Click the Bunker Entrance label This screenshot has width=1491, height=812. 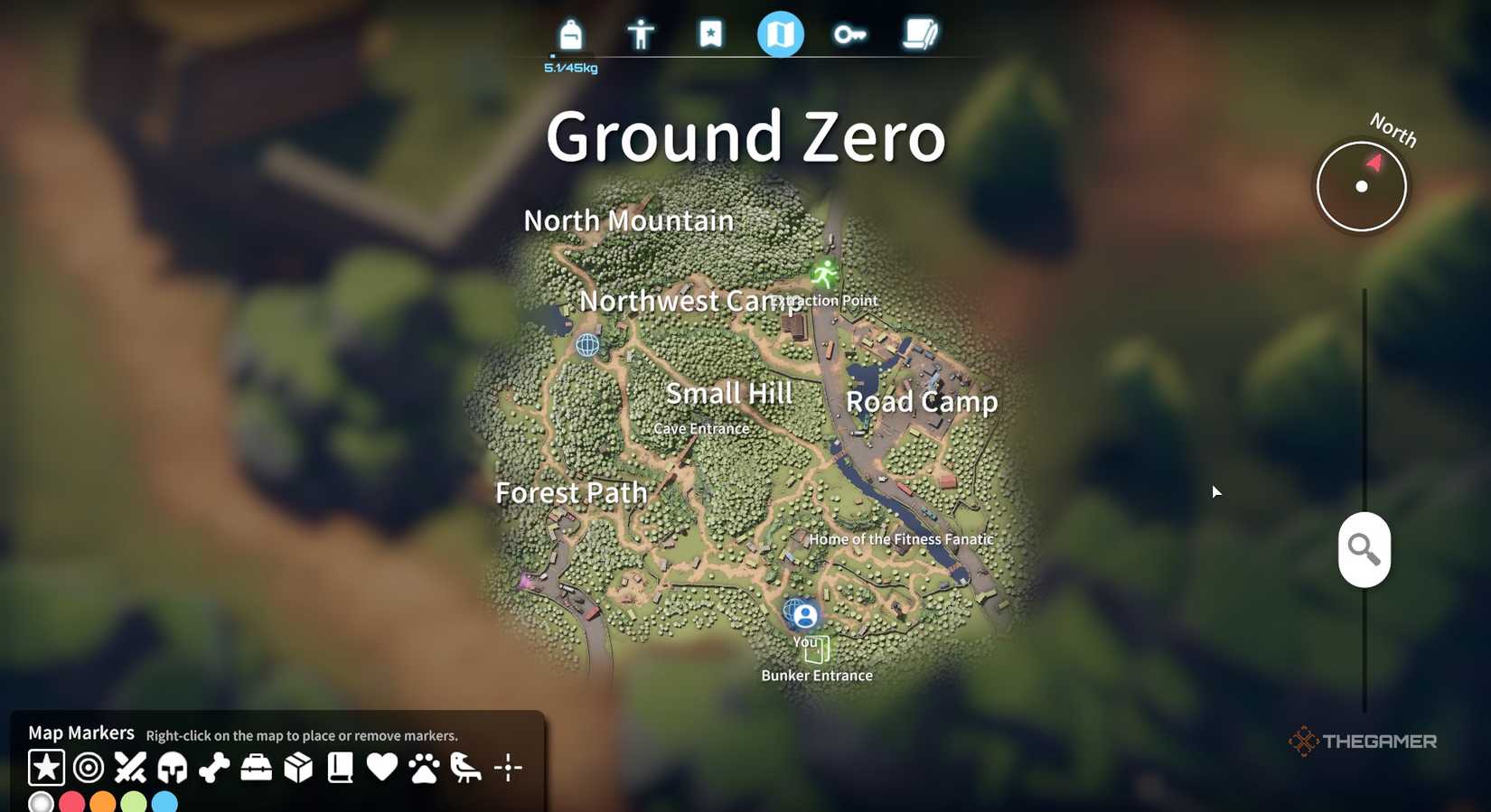818,675
